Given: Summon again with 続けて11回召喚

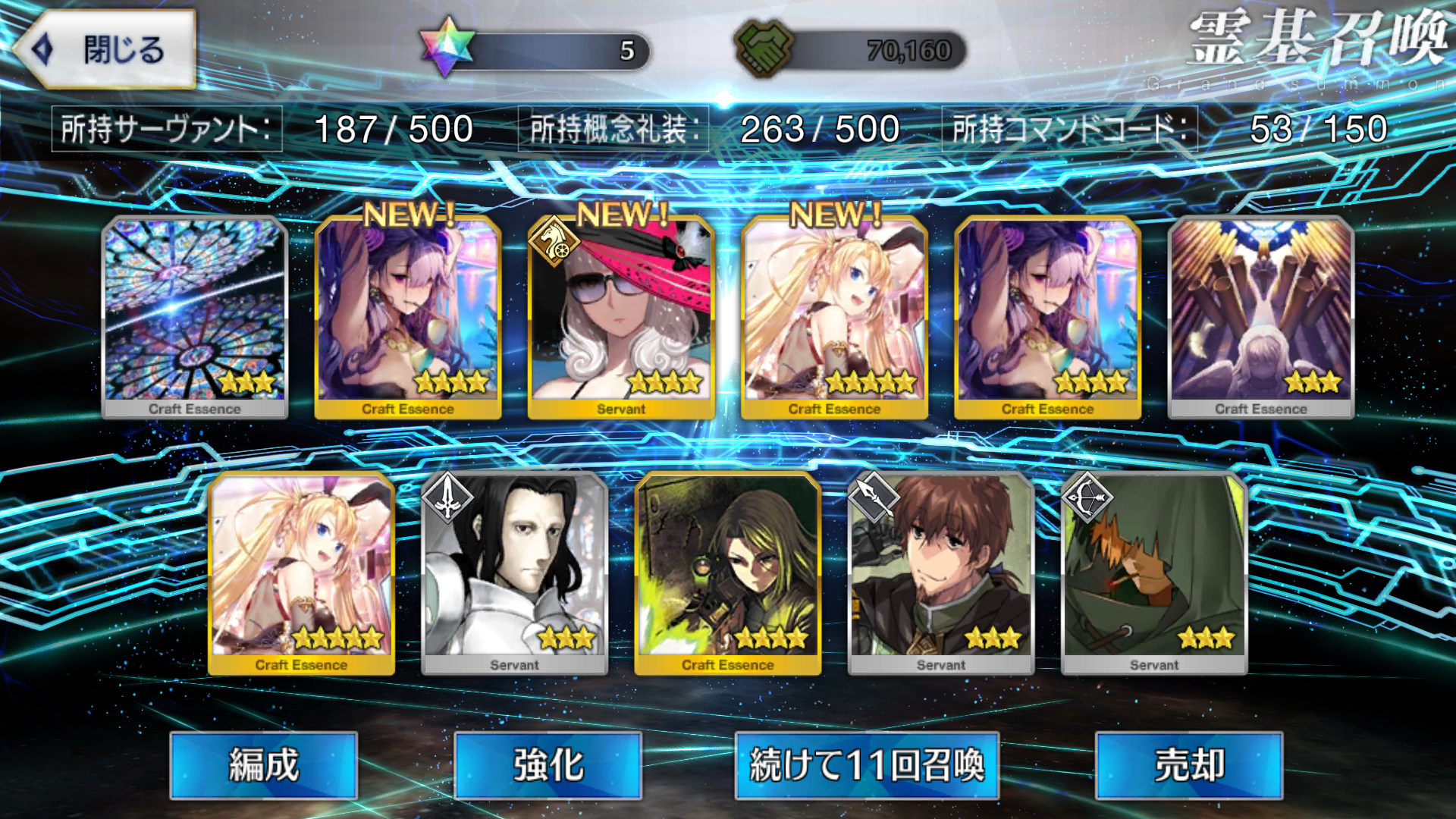Looking at the screenshot, I should point(867,765).
